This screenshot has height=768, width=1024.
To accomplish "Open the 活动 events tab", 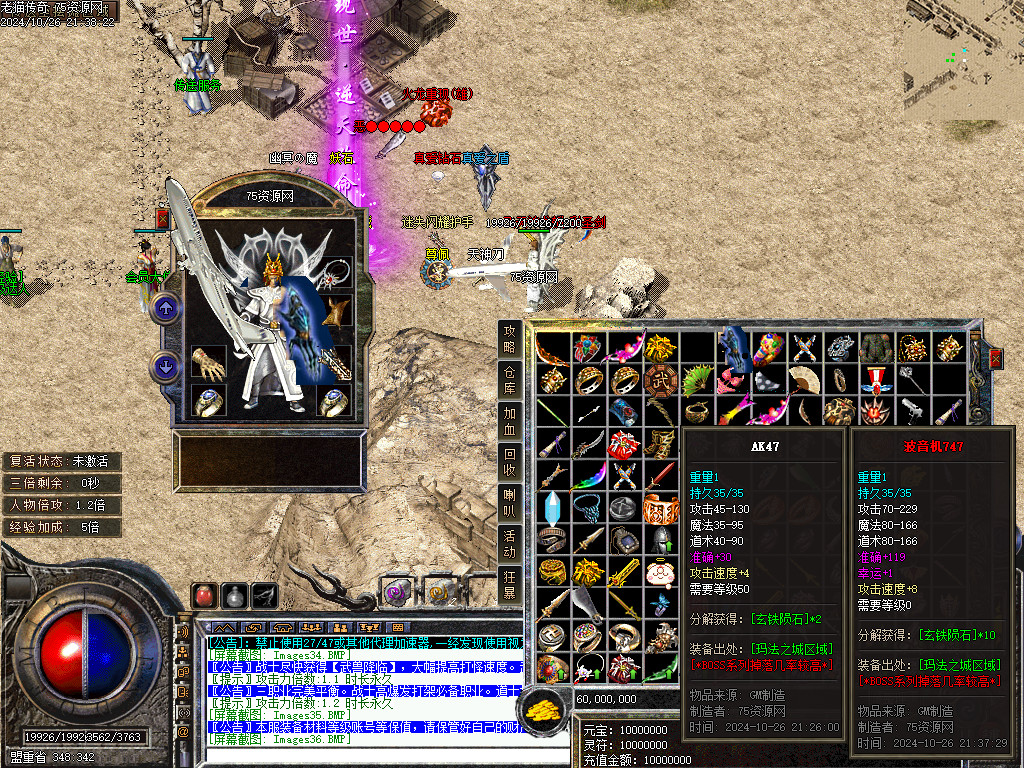I will click(x=510, y=543).
